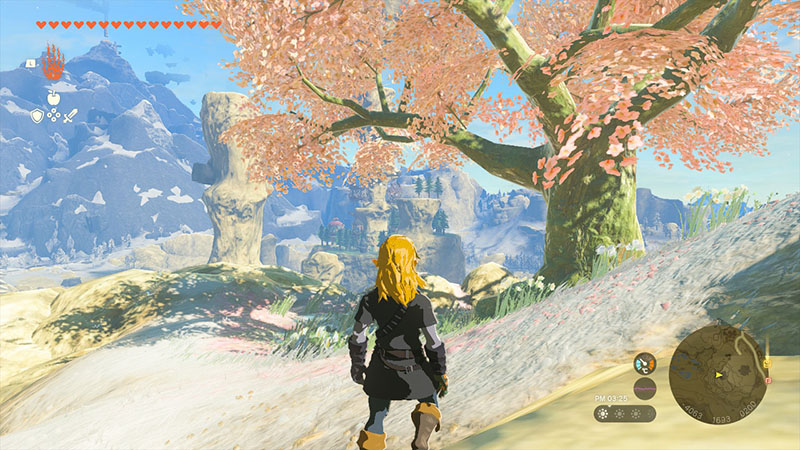Screen dimensions: 800x450
Task: Check the temperature gauge dial
Action: (x=645, y=364)
